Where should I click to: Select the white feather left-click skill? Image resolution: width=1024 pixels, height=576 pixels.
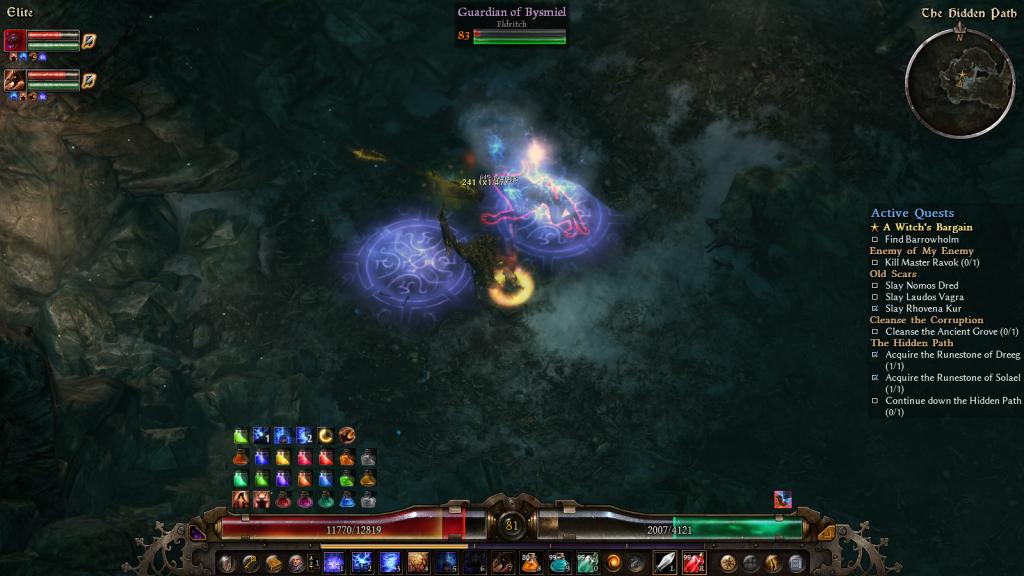pyautogui.click(x=664, y=562)
